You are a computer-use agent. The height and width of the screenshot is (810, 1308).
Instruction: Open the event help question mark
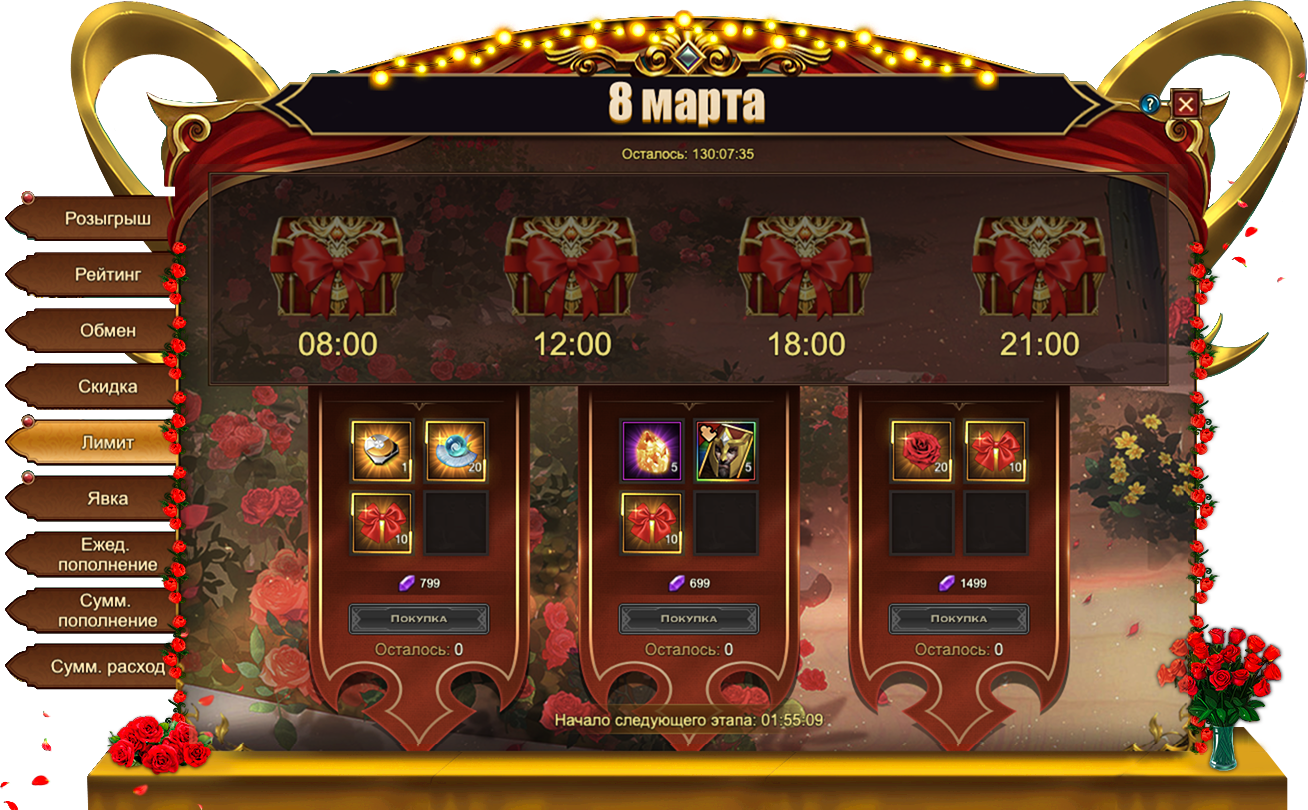pos(1151,104)
